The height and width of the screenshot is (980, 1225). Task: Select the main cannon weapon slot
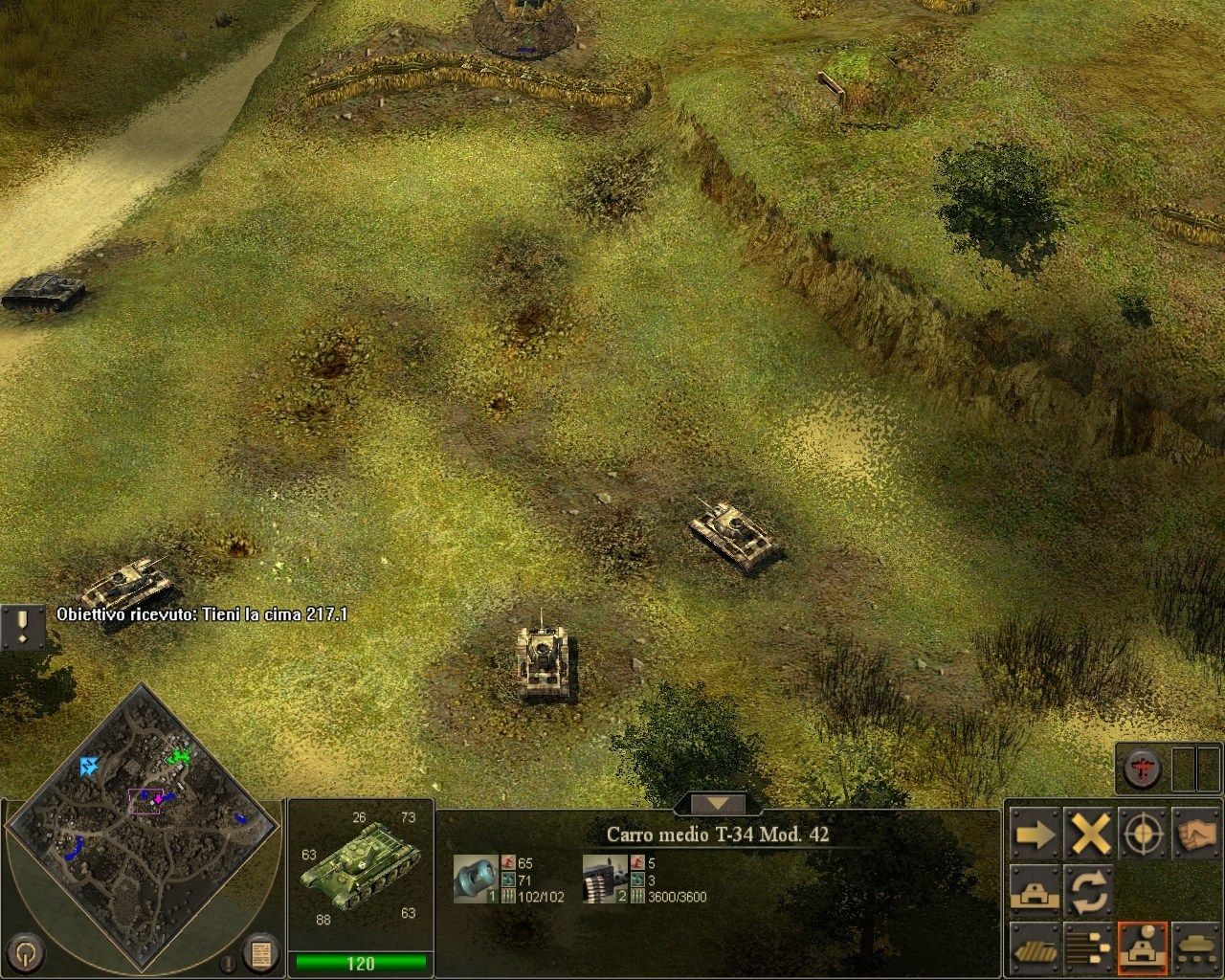point(476,878)
